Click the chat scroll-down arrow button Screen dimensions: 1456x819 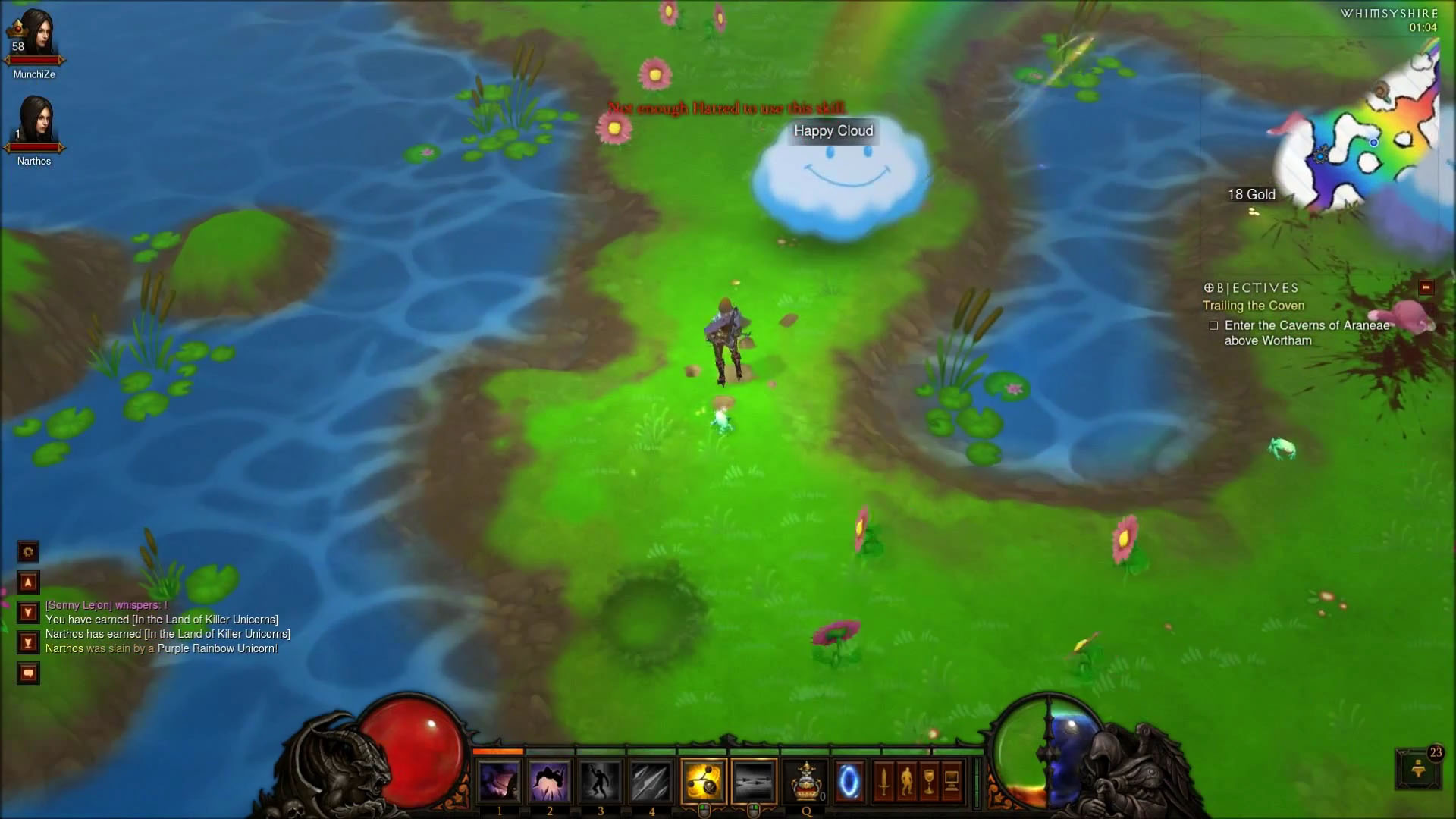(x=28, y=613)
